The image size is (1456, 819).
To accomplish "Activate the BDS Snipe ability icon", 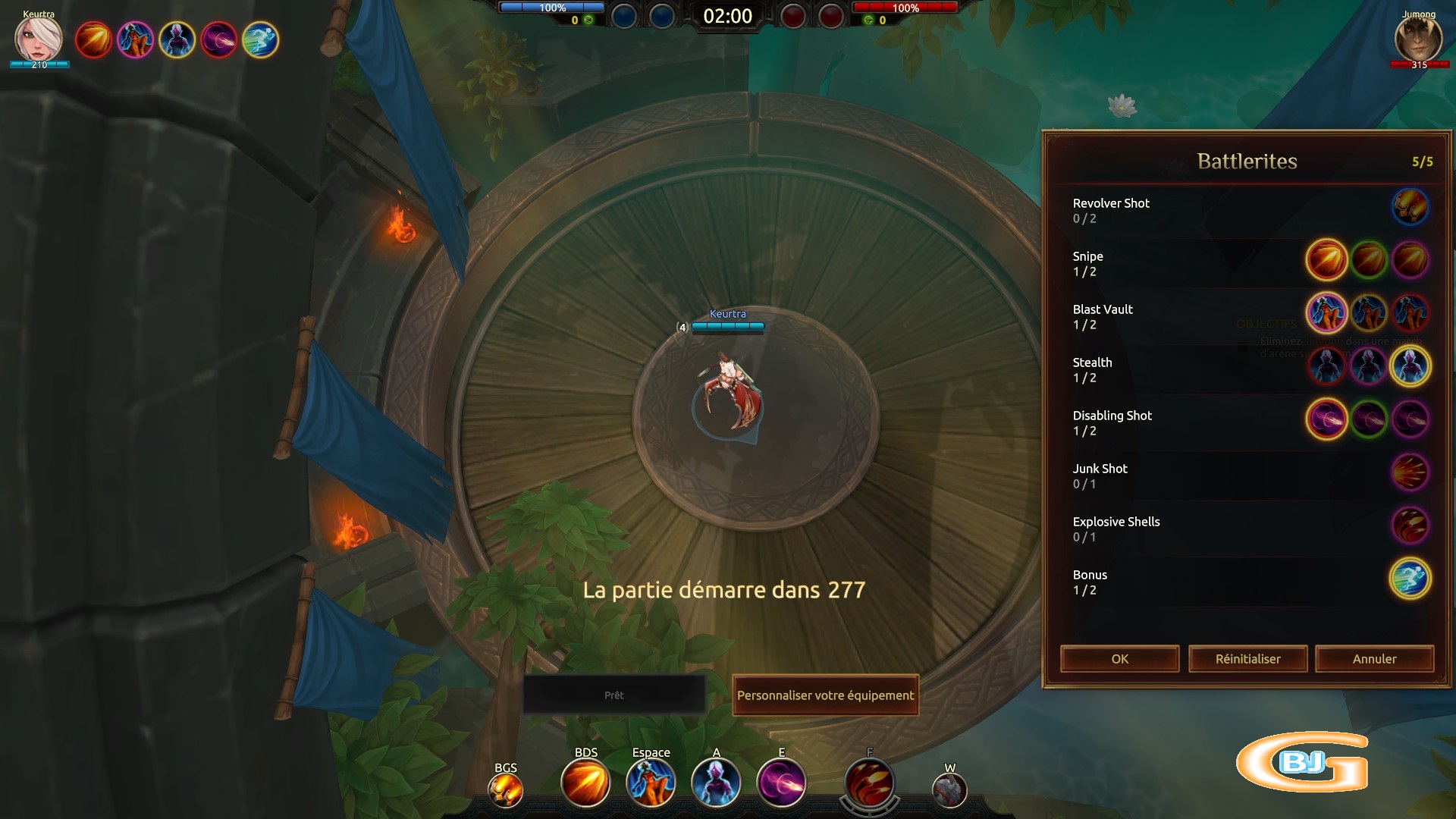I will tap(585, 784).
